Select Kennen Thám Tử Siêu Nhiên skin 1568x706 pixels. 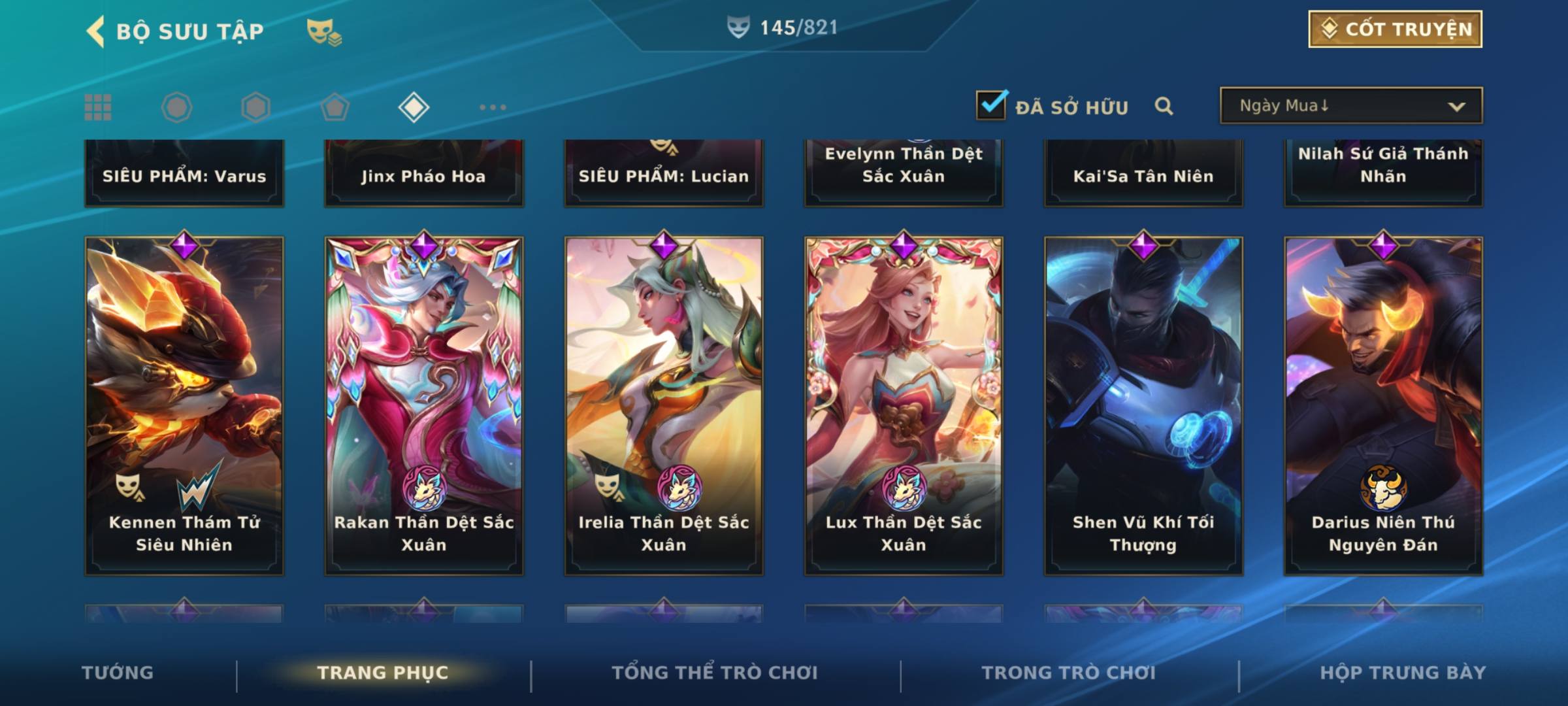[x=184, y=405]
